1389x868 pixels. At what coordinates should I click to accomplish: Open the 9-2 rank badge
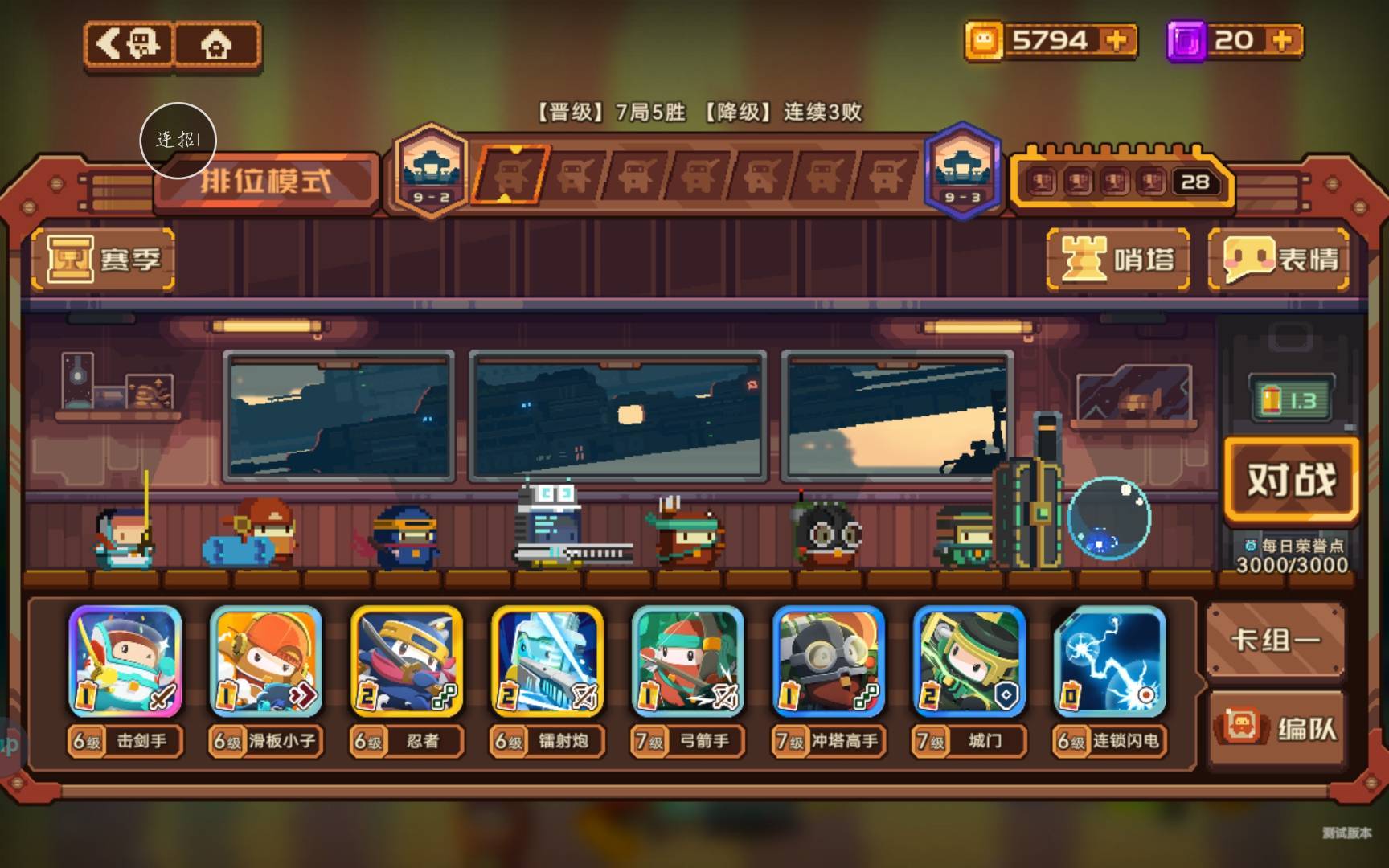[432, 171]
